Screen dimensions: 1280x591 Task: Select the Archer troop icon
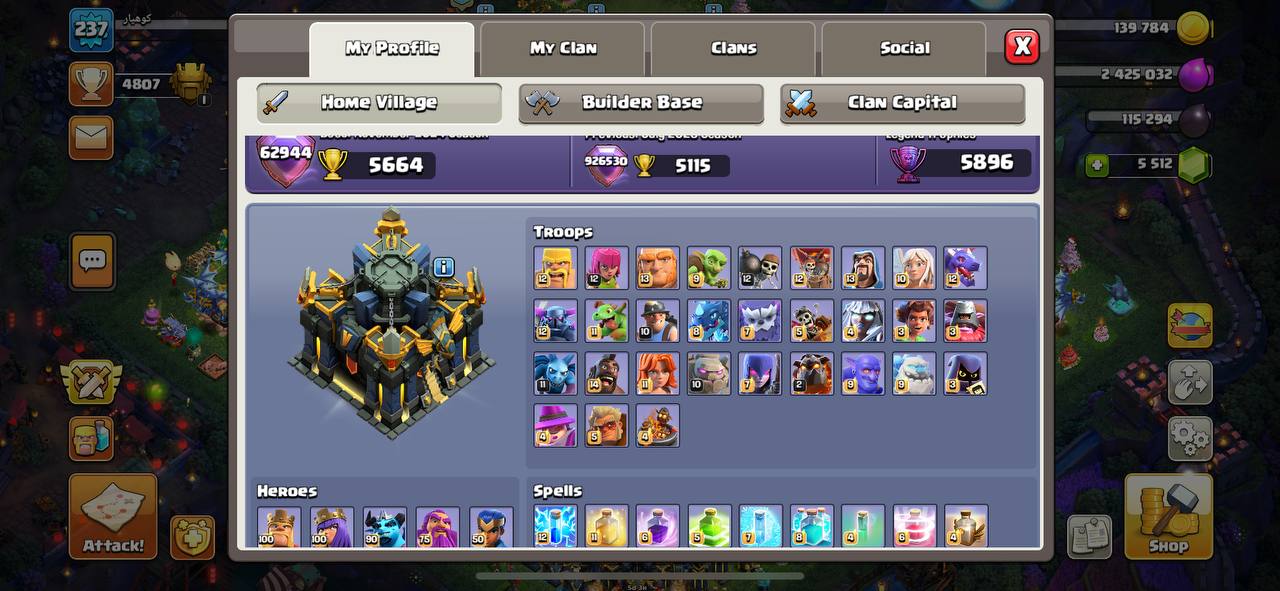coord(607,268)
